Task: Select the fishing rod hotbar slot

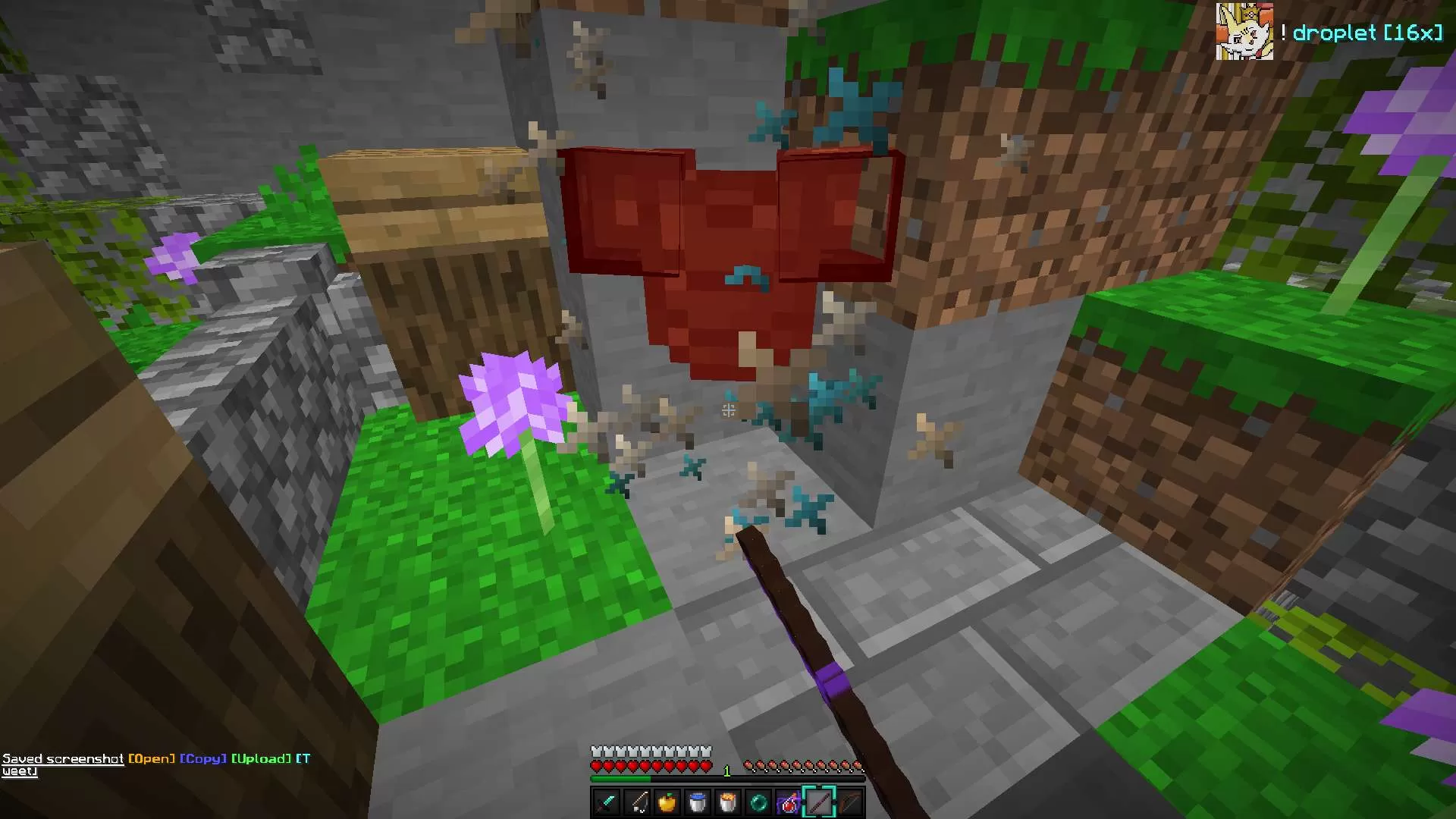Action: pos(637,802)
